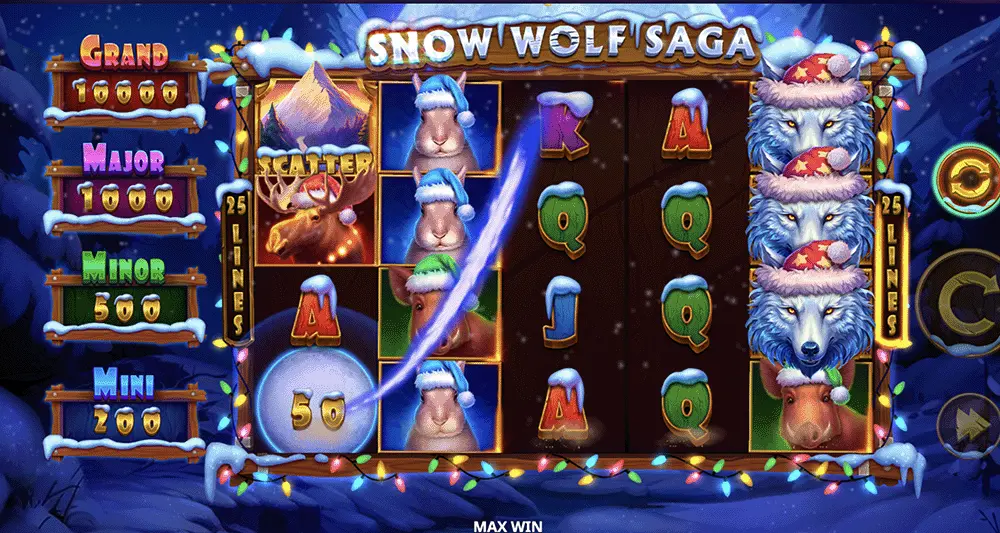Spin the reels with the large arrow button

[962, 301]
